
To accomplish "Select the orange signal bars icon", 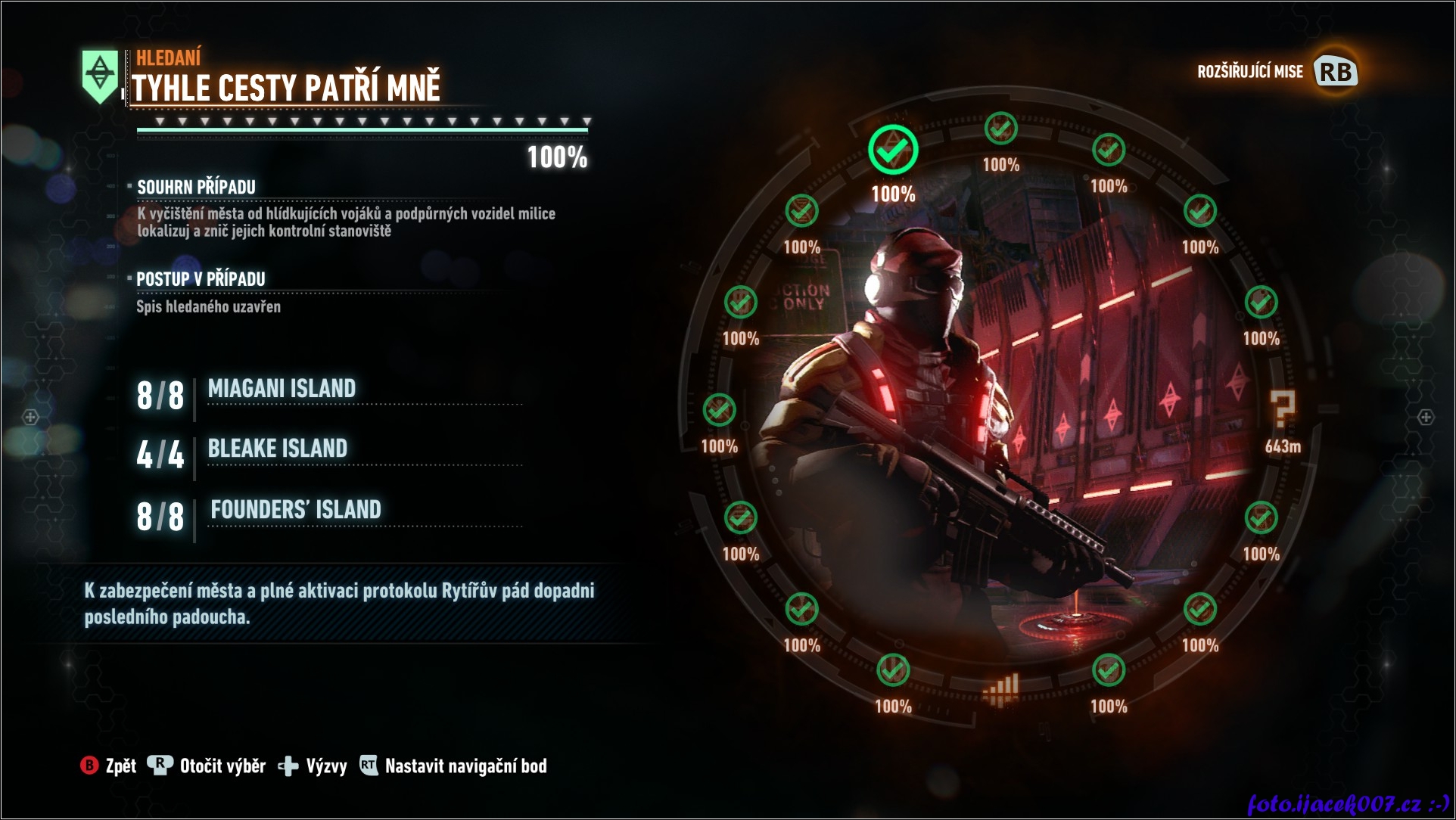I will point(1001,690).
